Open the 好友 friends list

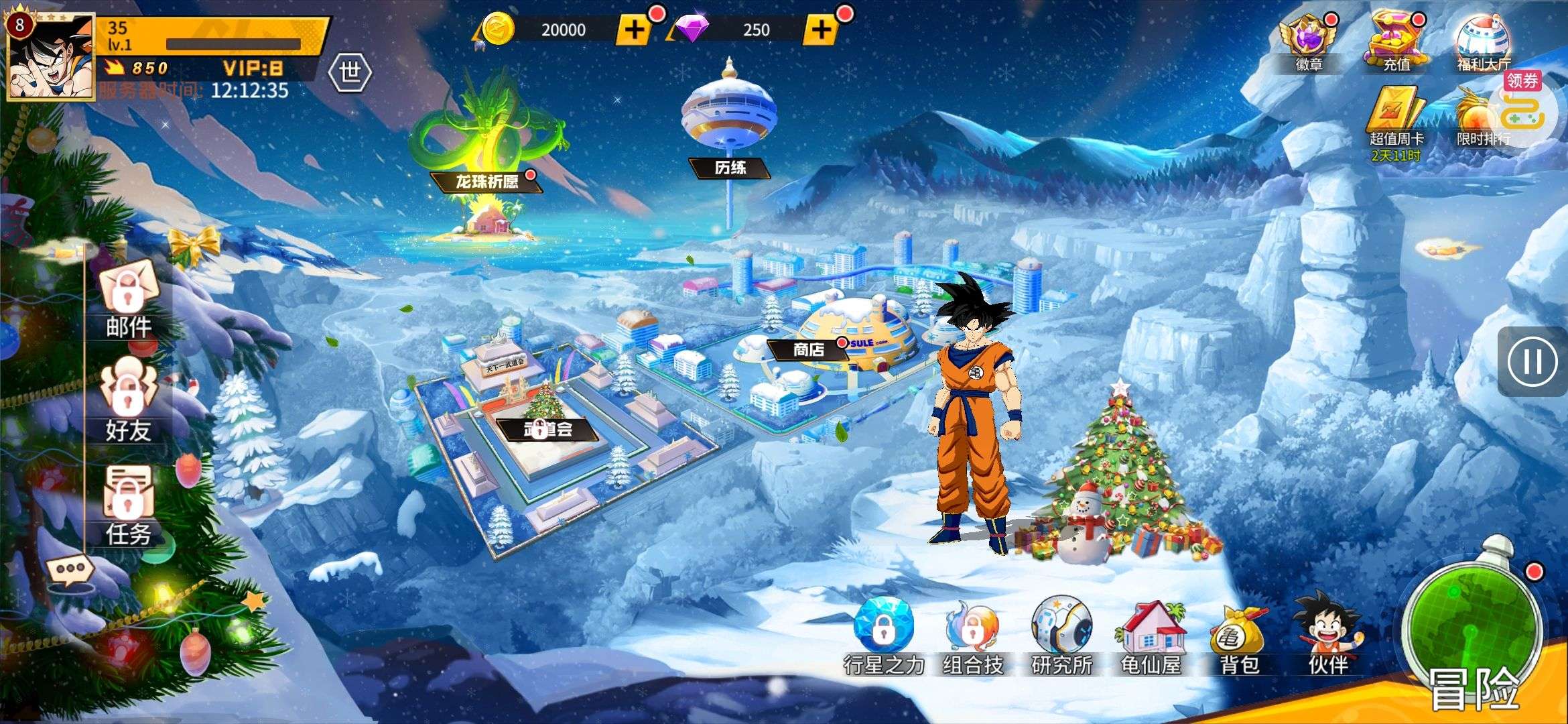pyautogui.click(x=128, y=402)
